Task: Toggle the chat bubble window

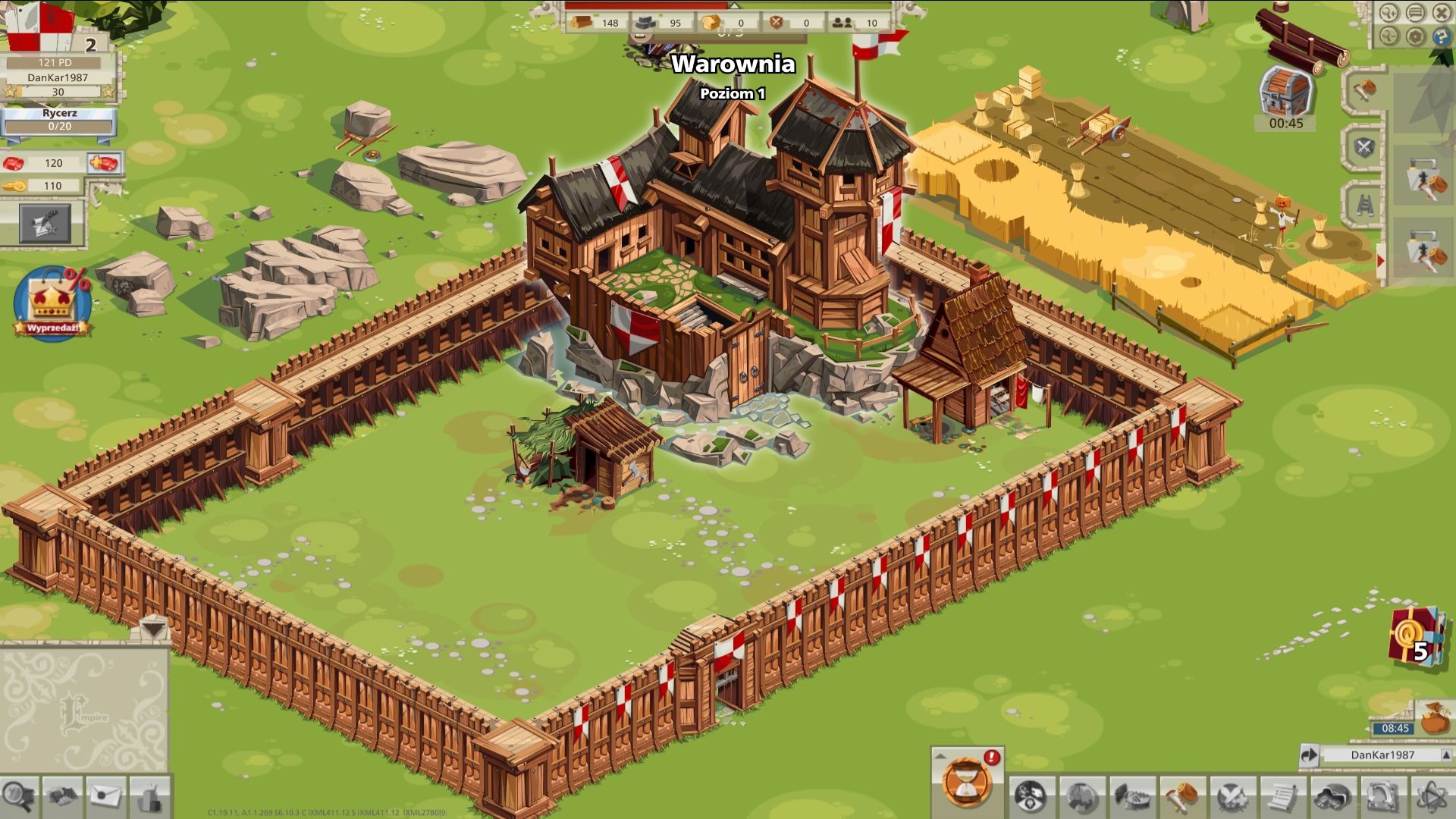Action: 1416,12
